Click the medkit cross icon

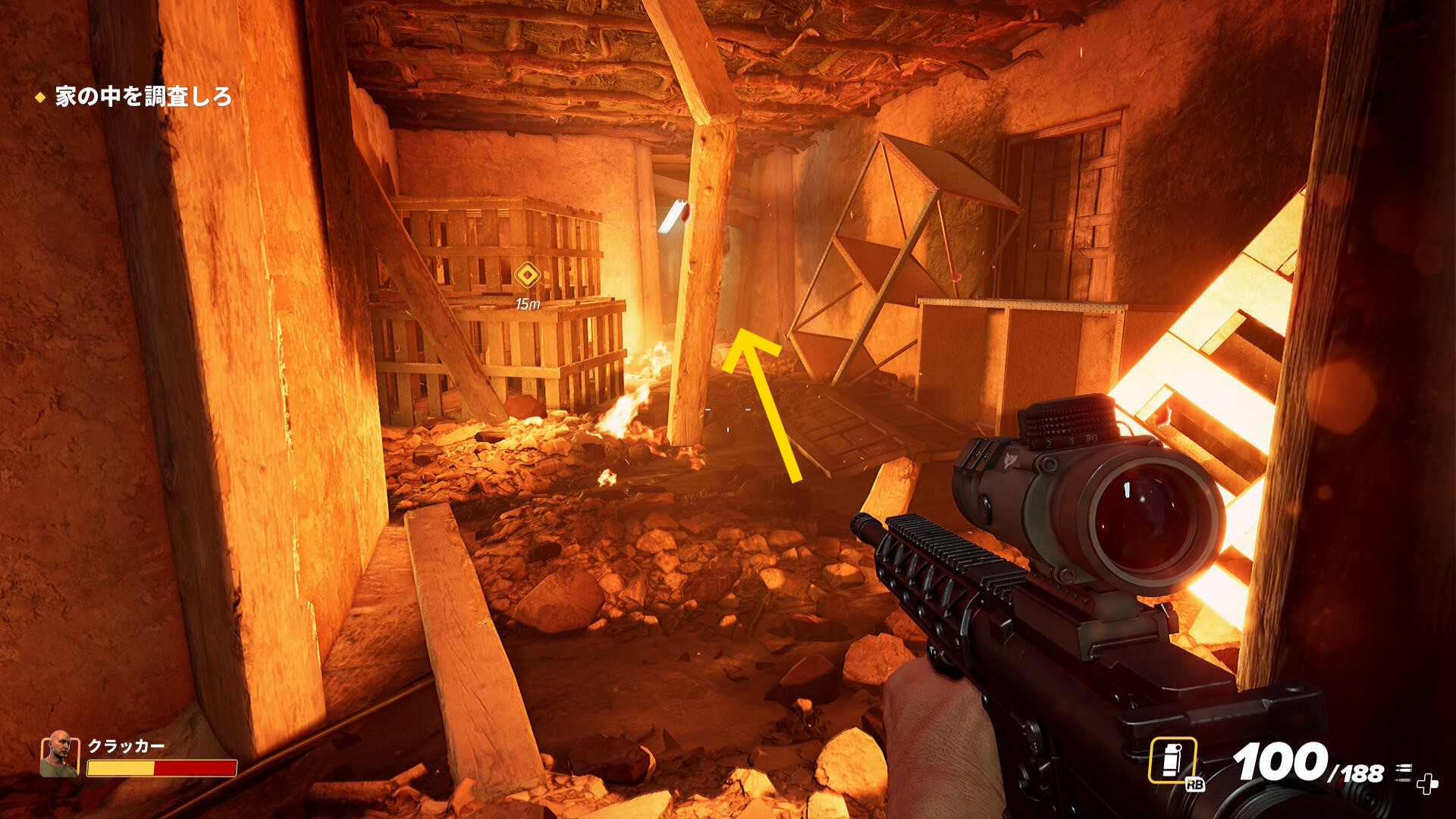tap(1427, 783)
